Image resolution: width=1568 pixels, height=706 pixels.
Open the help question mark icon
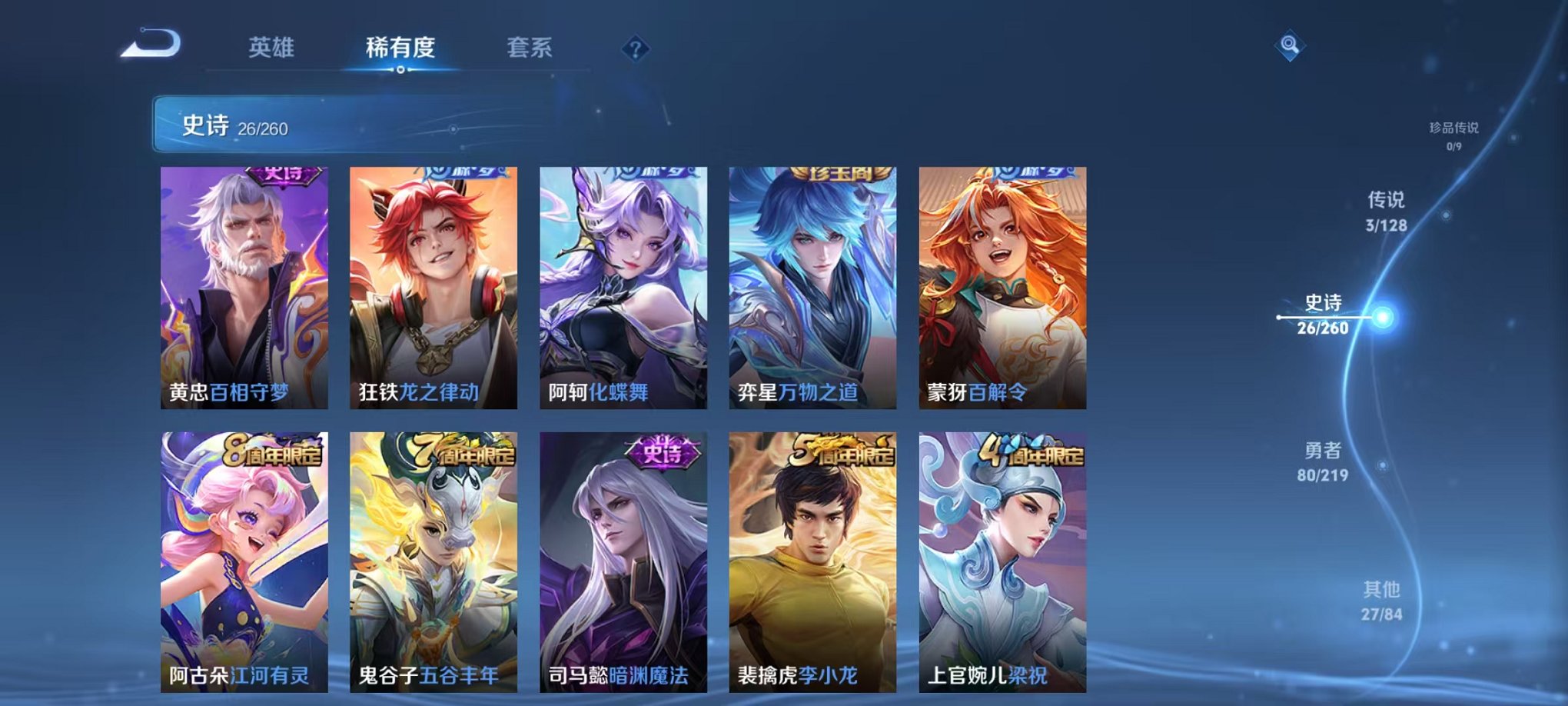(635, 49)
